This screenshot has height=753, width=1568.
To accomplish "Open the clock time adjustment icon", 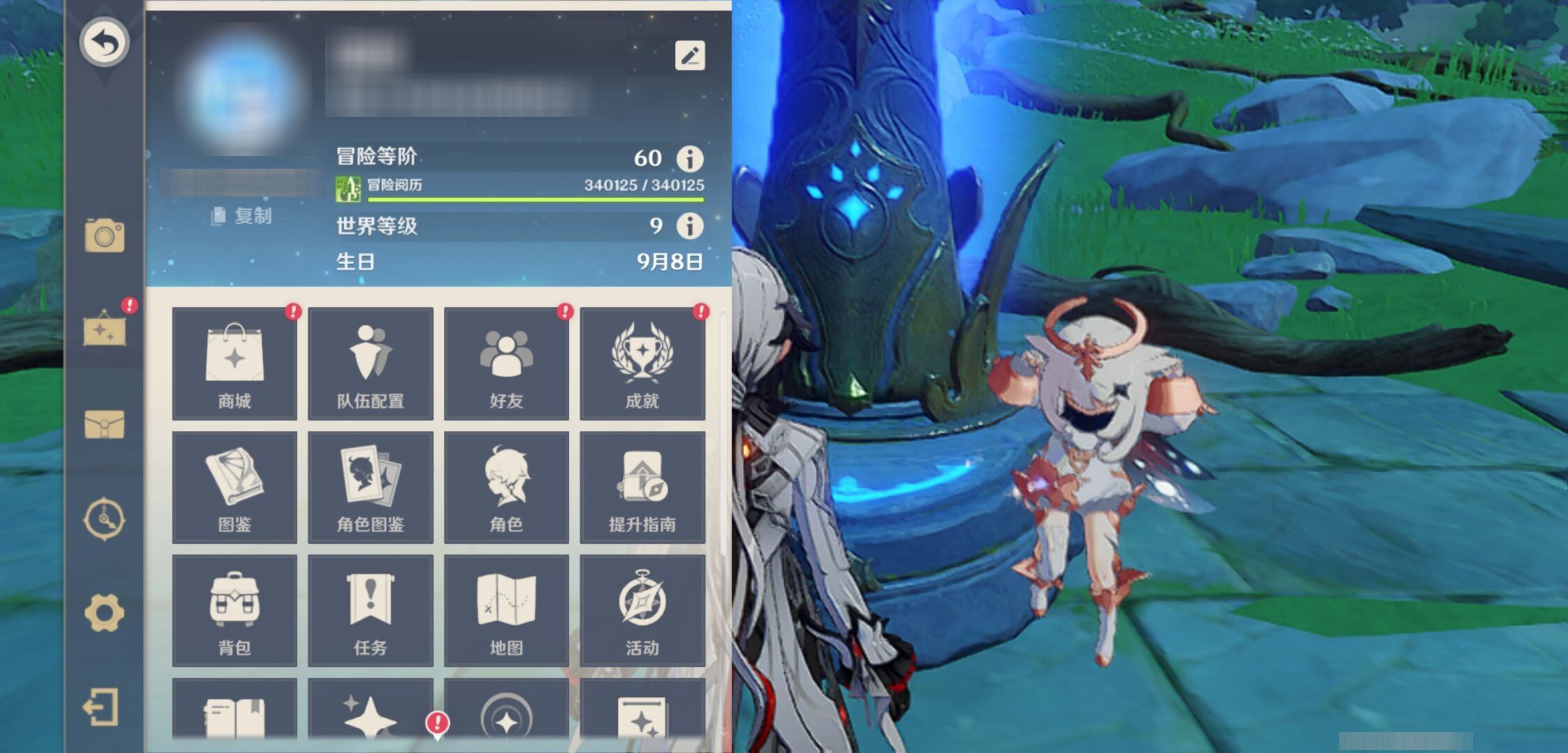I will (x=105, y=519).
